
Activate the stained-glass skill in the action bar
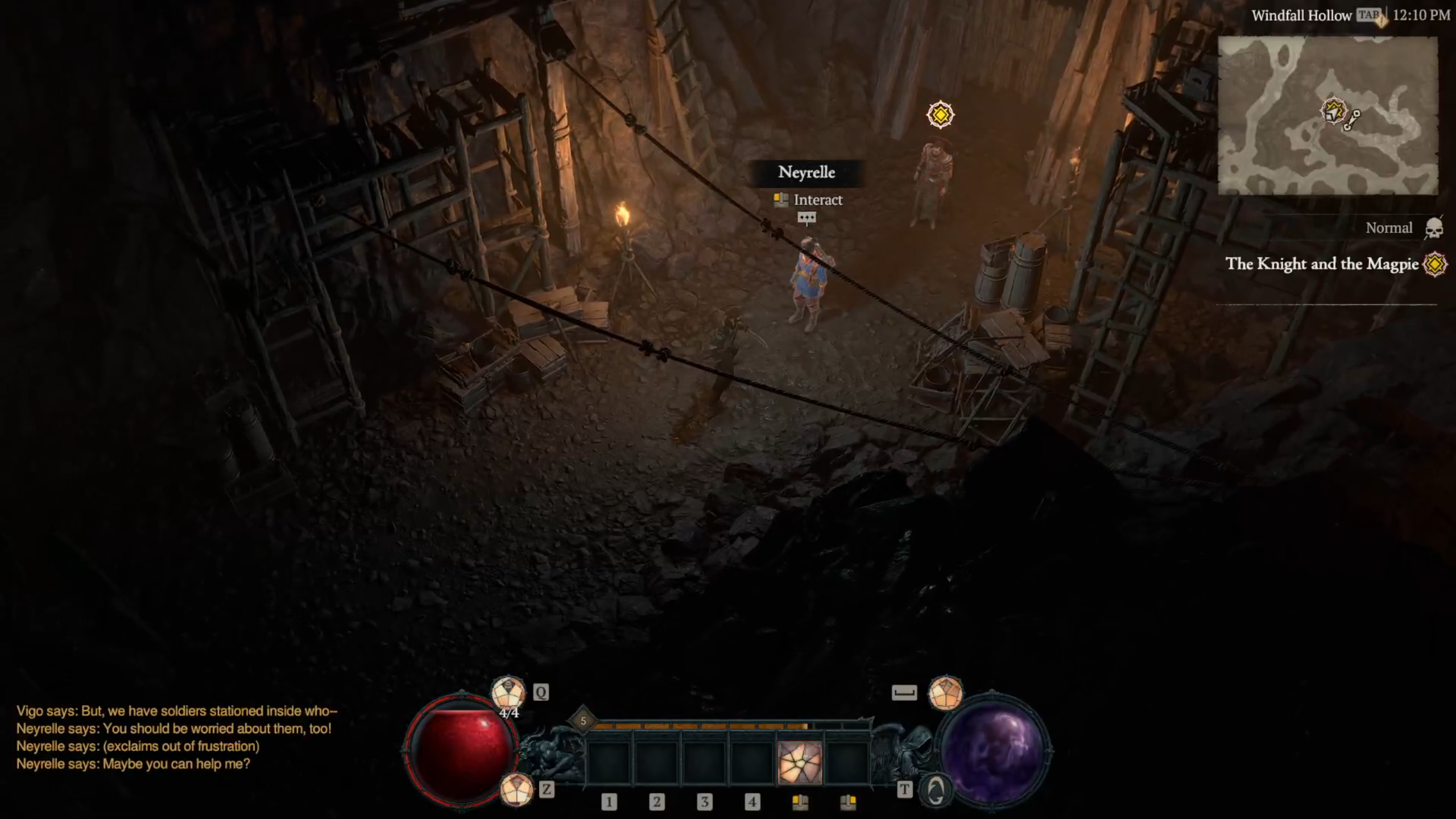[x=799, y=762]
